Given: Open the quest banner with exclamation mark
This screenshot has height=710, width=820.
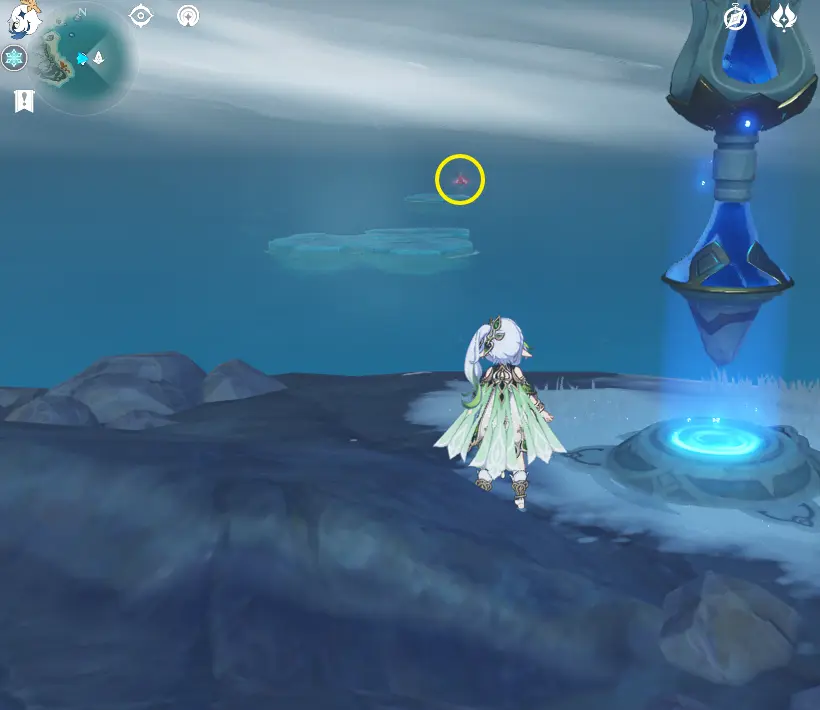Looking at the screenshot, I should click(22, 101).
